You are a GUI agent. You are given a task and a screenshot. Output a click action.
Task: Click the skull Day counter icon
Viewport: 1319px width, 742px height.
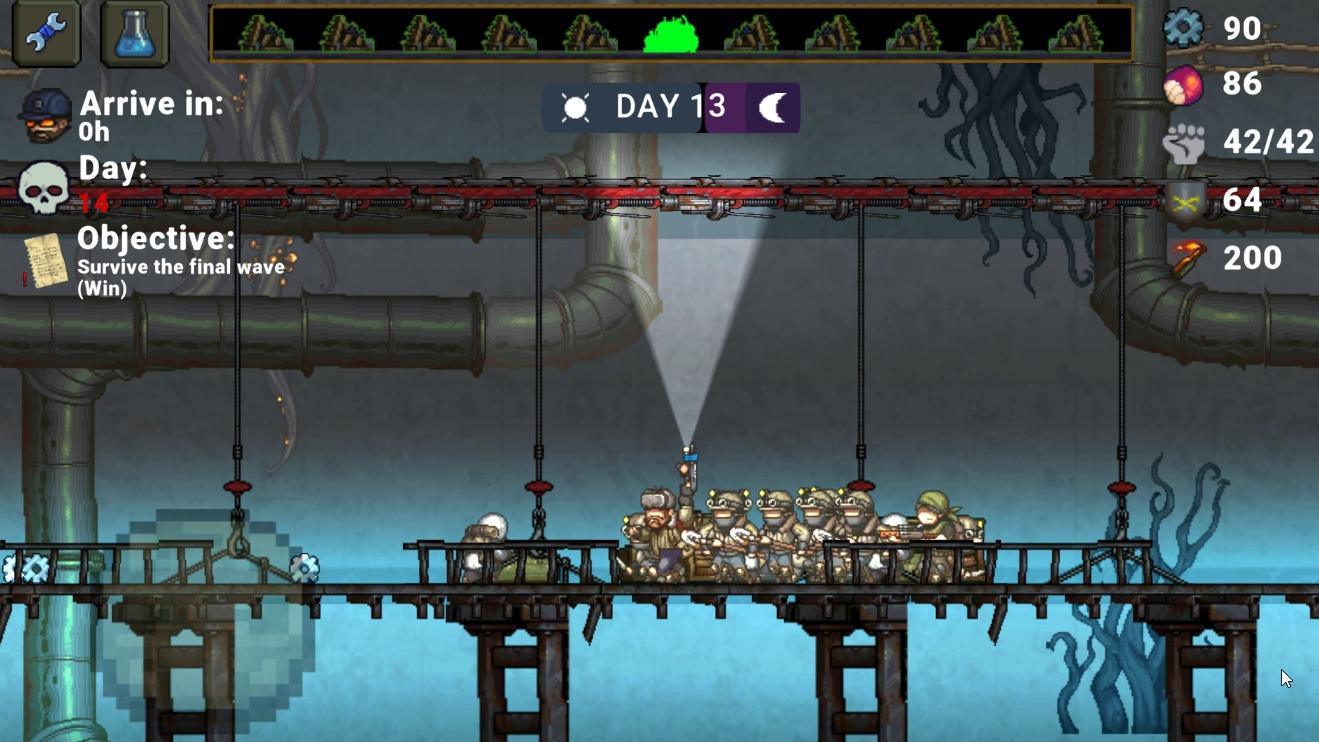[44, 187]
